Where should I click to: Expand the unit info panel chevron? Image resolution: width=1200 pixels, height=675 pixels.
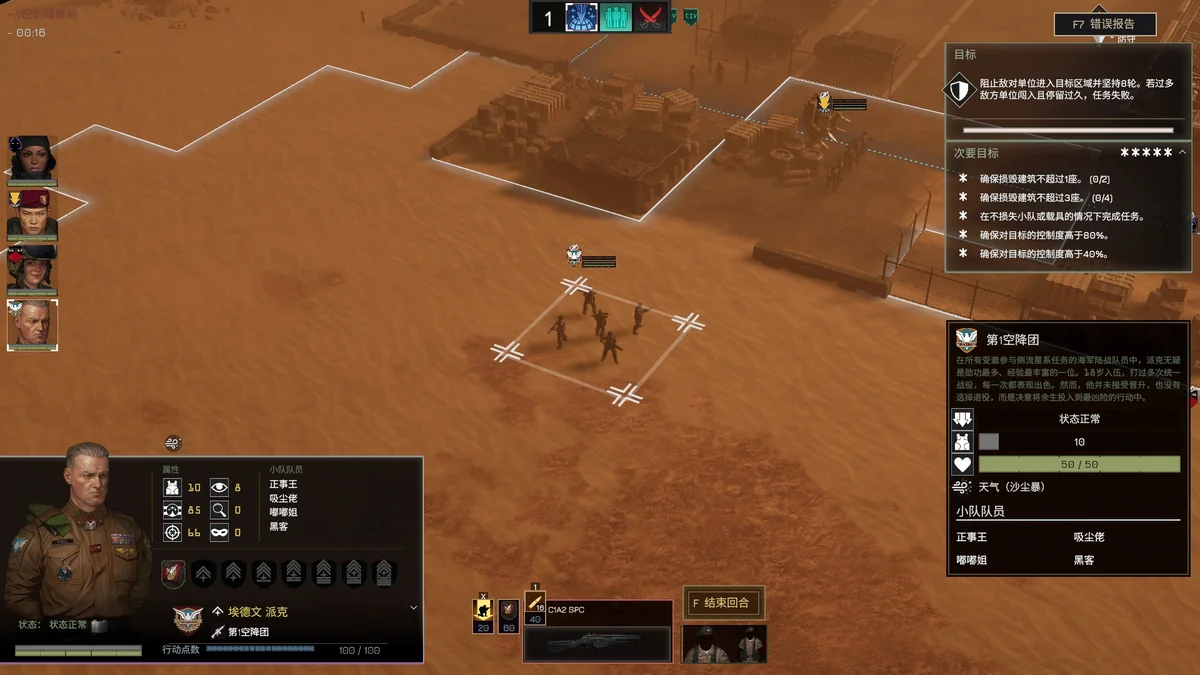414,607
